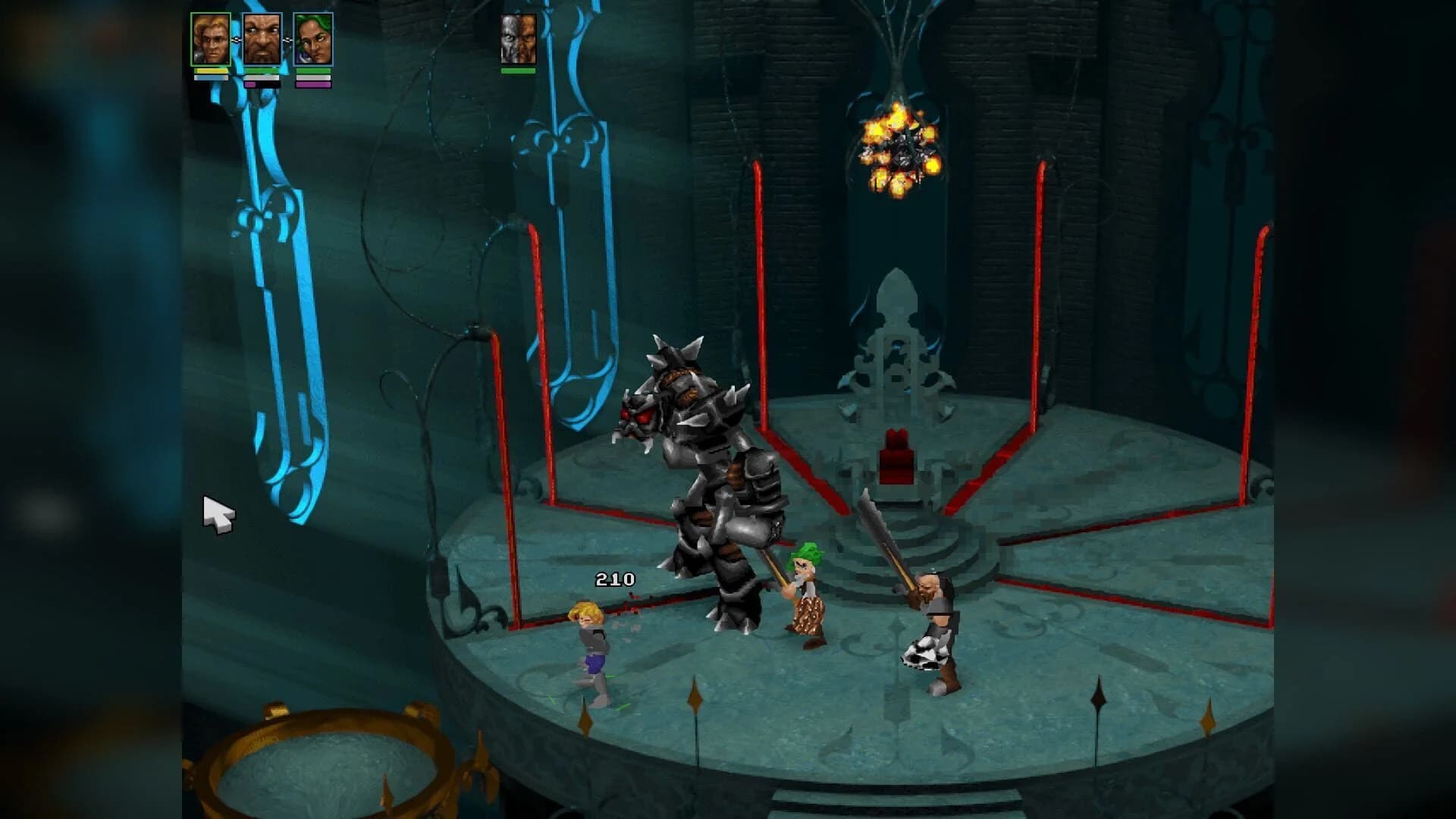Select the blonde hero's portrait

pos(212,39)
